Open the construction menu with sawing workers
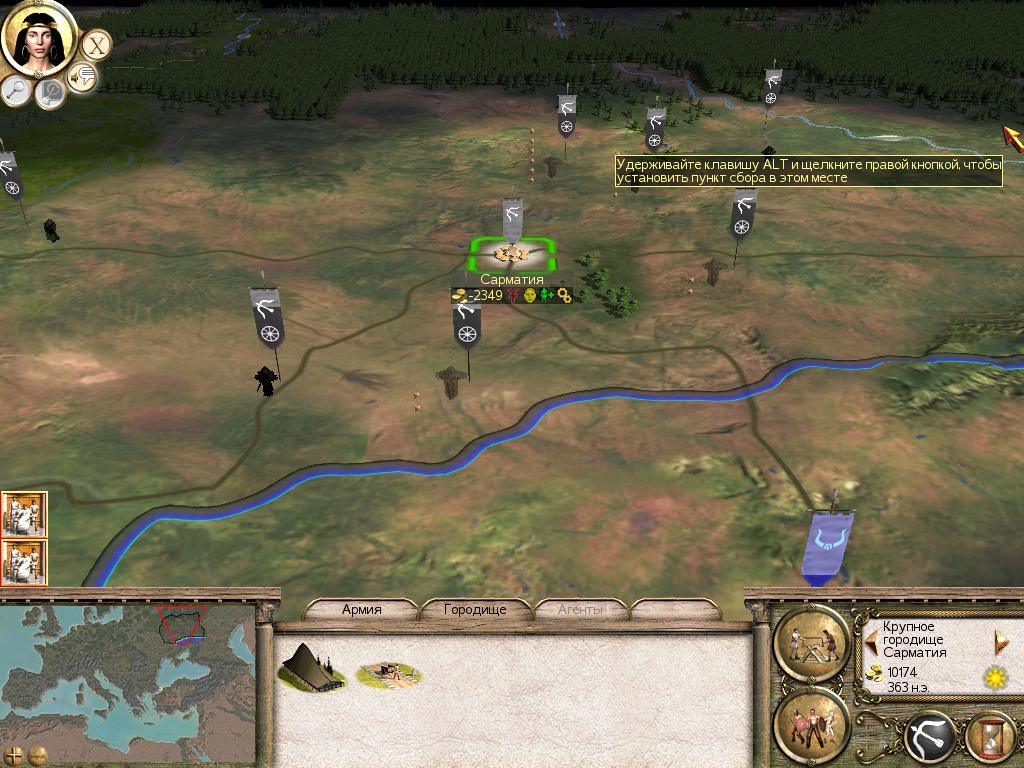Viewport: 1024px width, 768px height. pyautogui.click(x=812, y=642)
